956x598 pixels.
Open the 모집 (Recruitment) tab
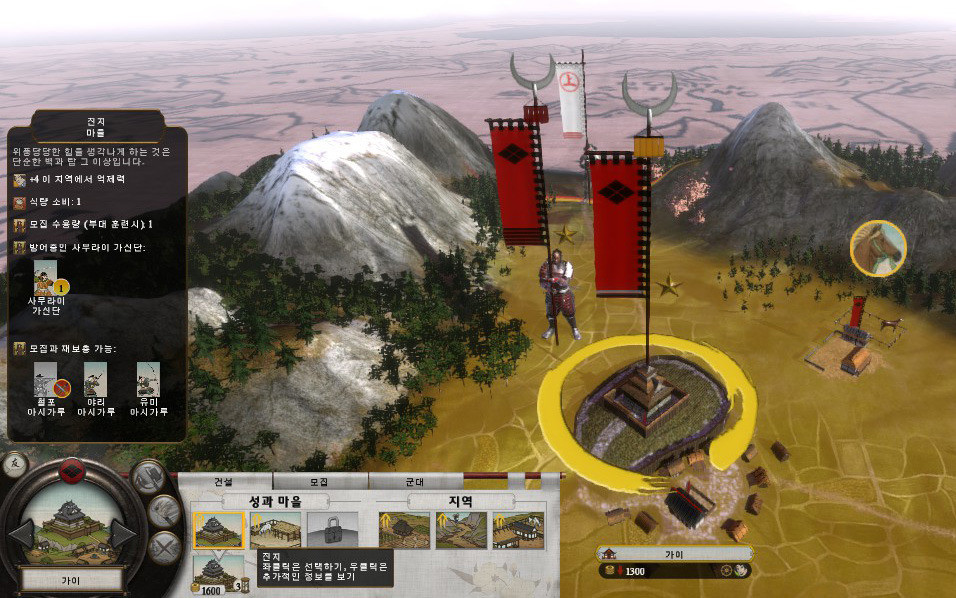point(319,481)
